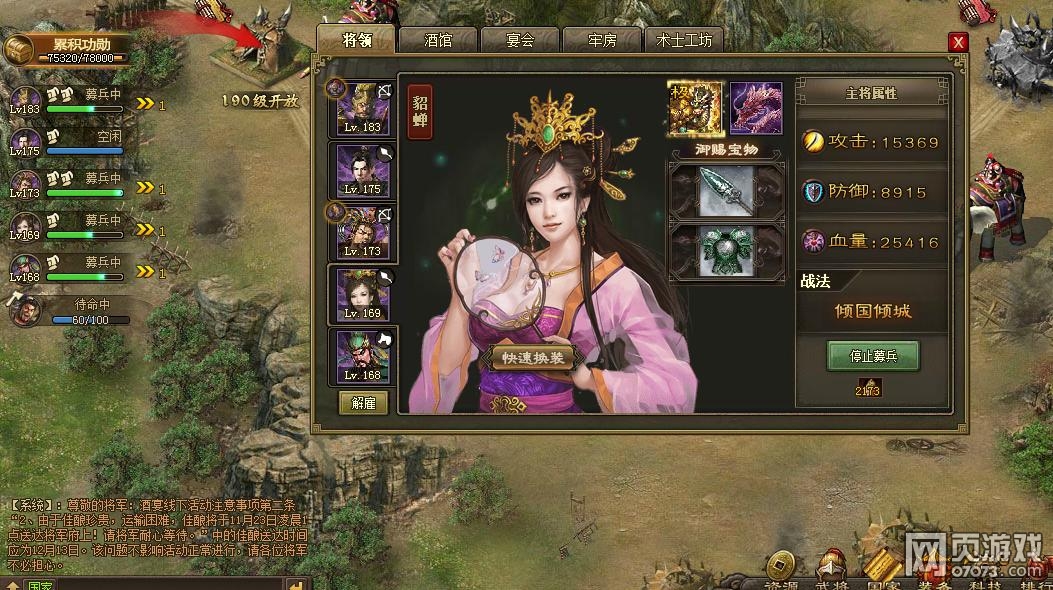Image resolution: width=1053 pixels, height=590 pixels.
Task: Click the 战法 skill 倾国倾城
Action: pos(872,311)
